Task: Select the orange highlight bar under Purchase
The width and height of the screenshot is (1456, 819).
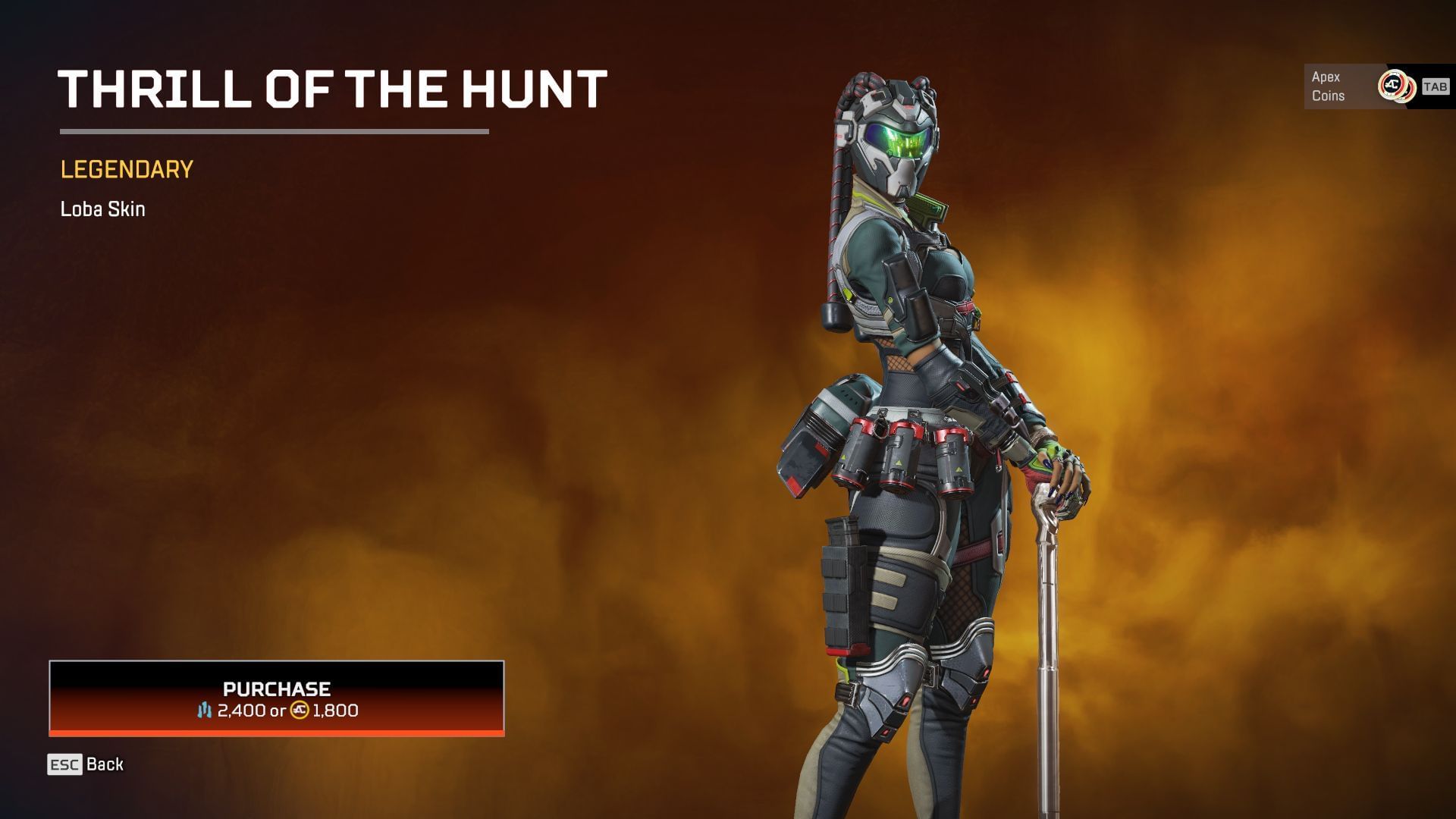Action: click(277, 733)
